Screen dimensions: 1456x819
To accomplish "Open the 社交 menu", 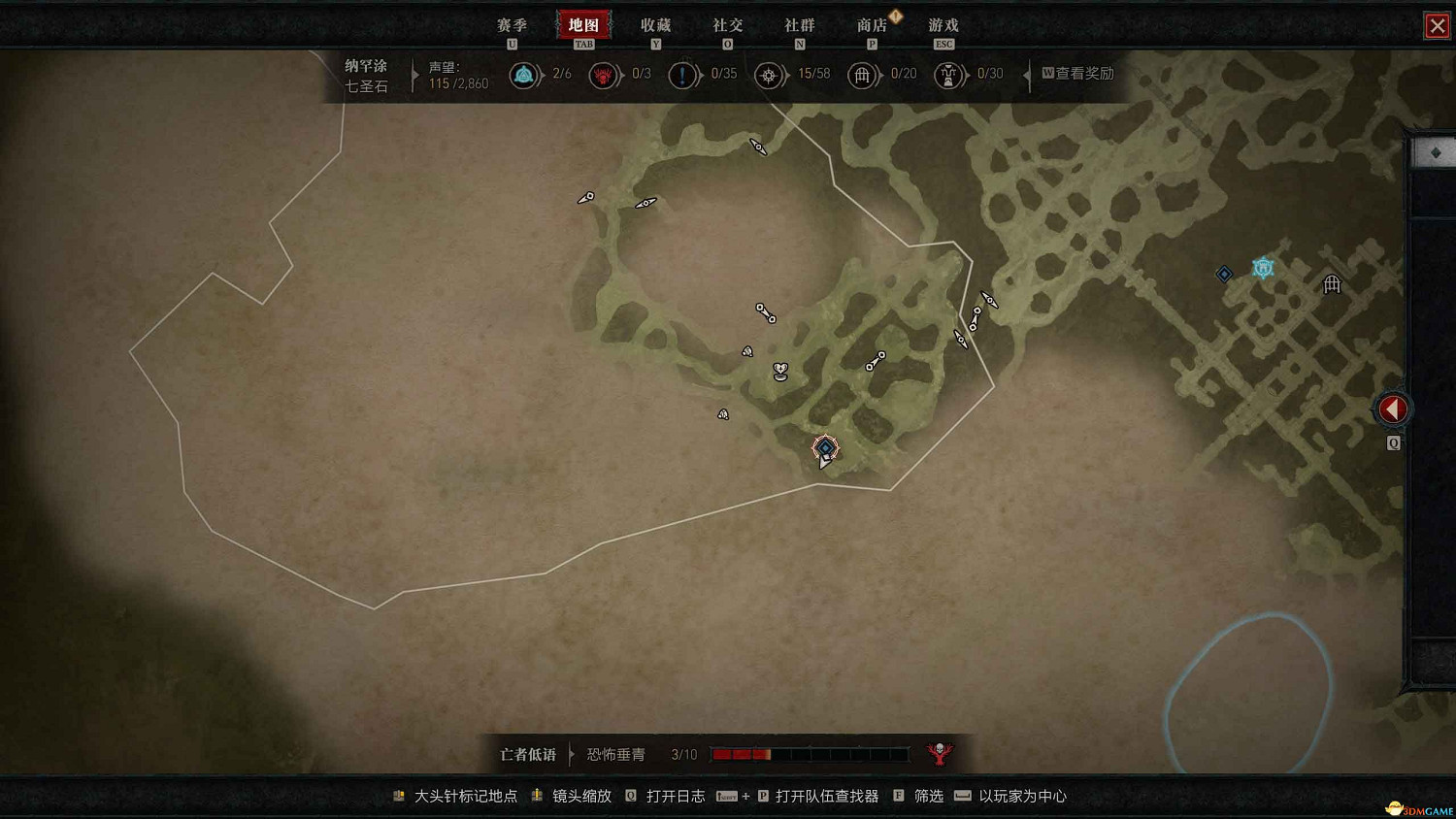I will pyautogui.click(x=727, y=25).
